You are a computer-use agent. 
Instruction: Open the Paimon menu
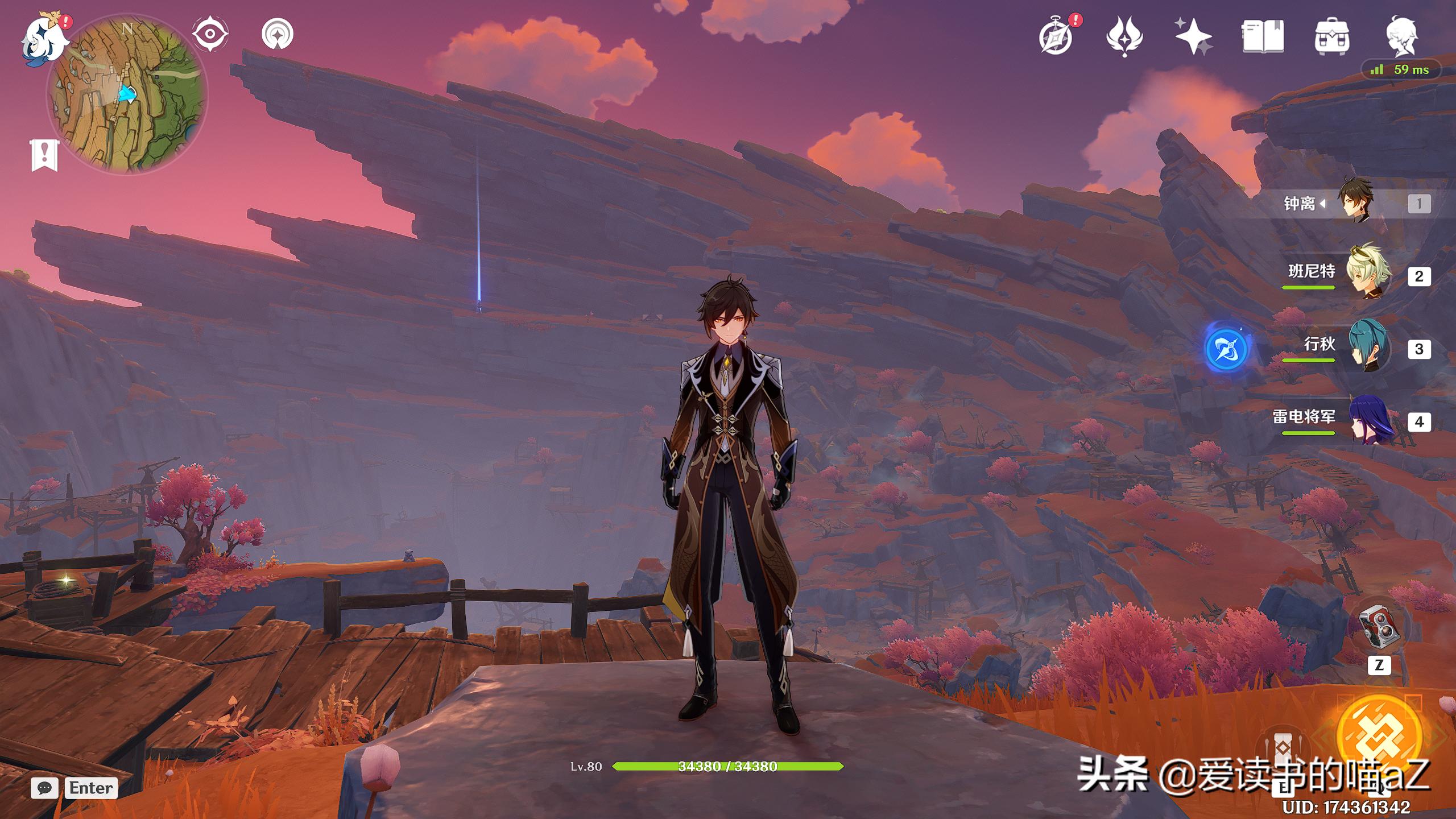43,40
